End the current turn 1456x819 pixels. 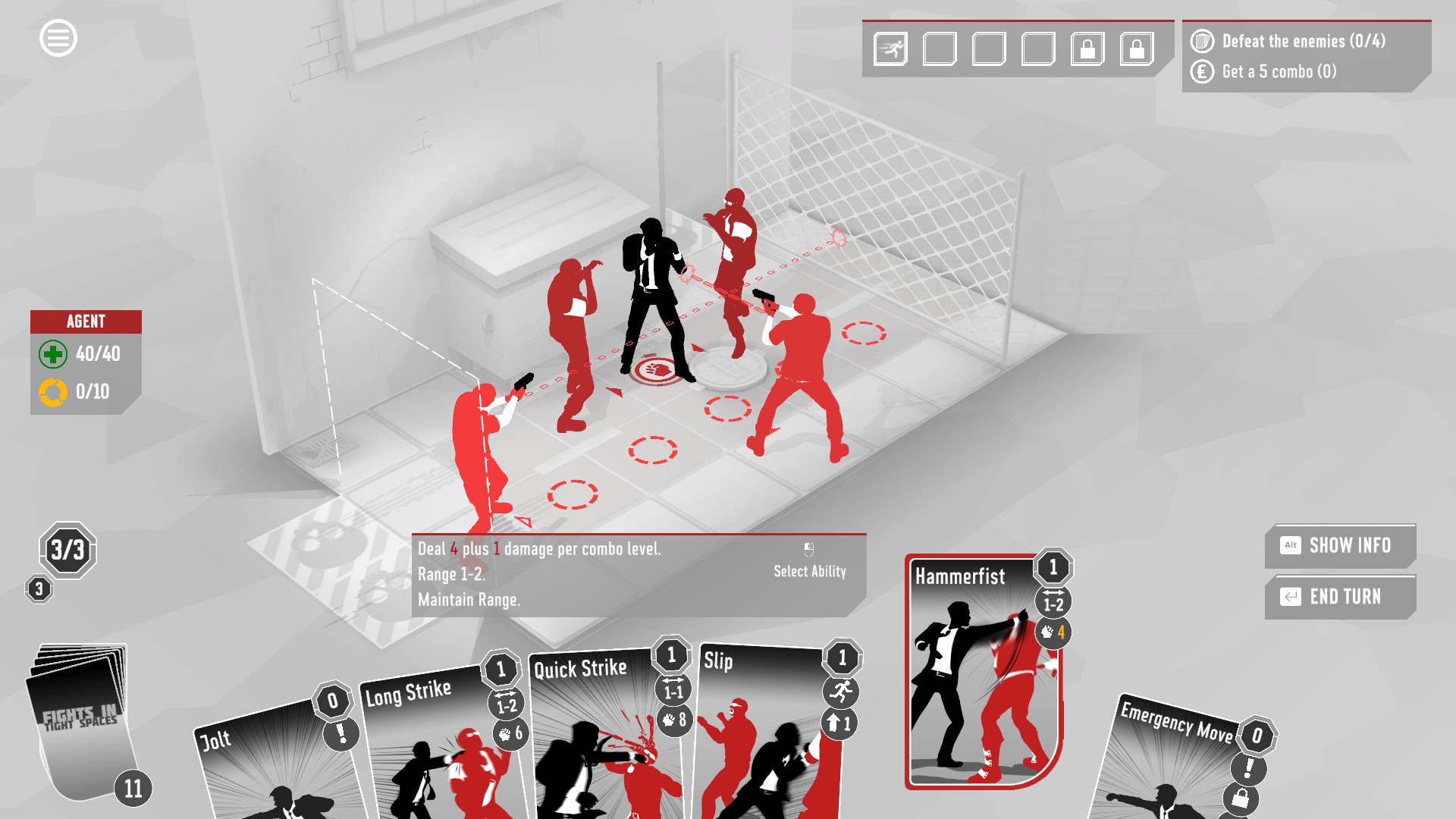1340,597
